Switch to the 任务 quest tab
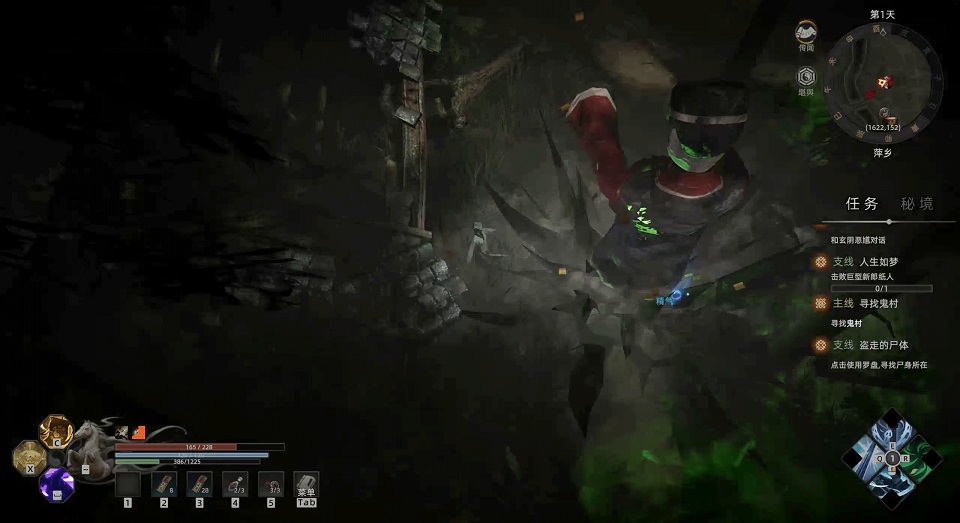The height and width of the screenshot is (523, 960). [x=861, y=203]
